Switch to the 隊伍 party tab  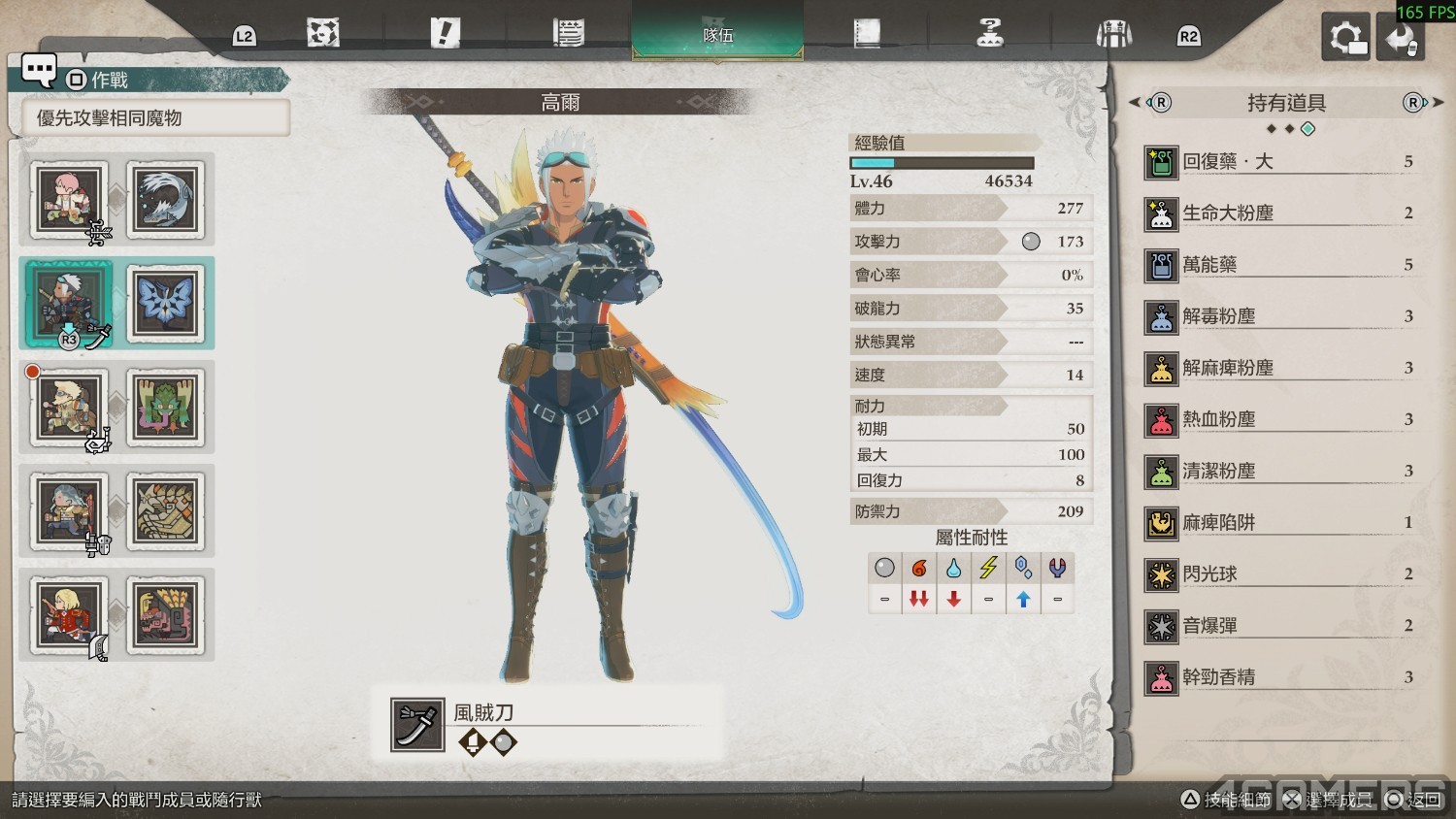pyautogui.click(x=717, y=34)
